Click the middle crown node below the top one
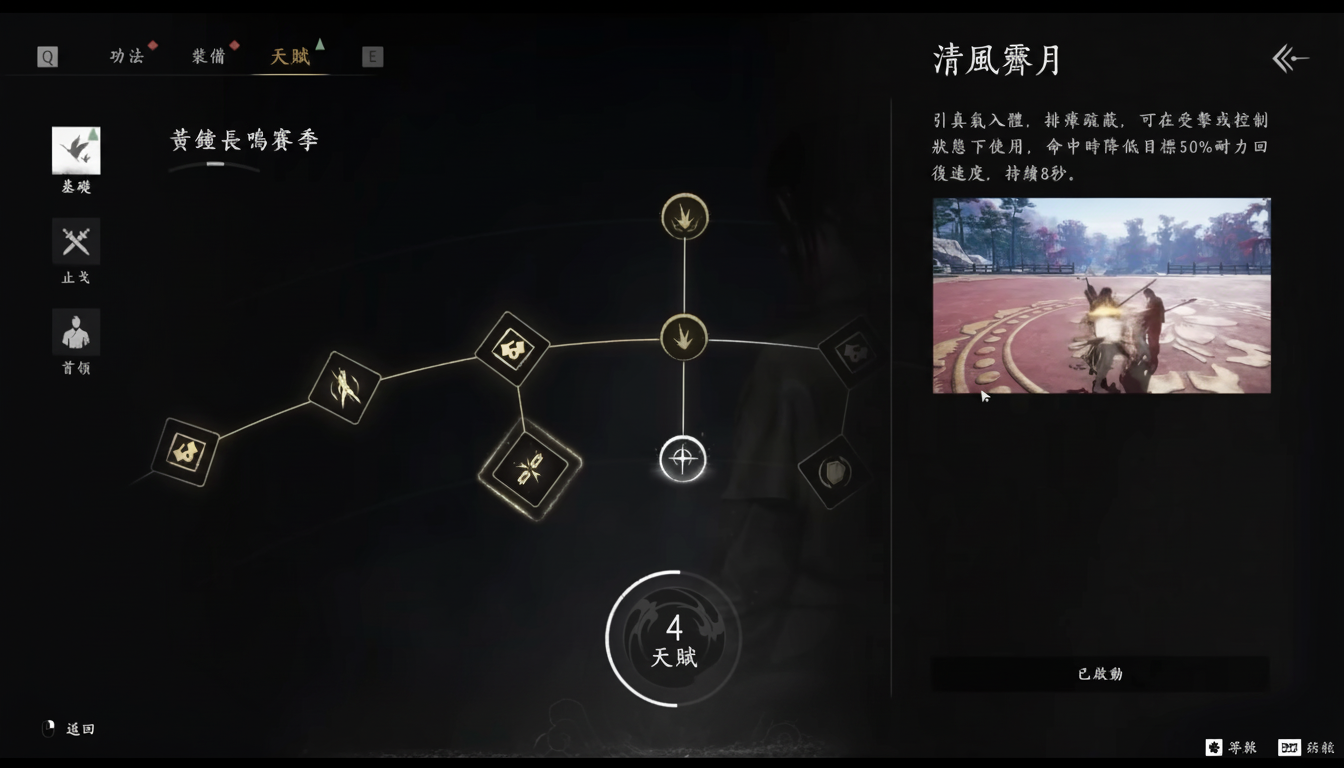Screen dimensions: 1344x768 683,337
